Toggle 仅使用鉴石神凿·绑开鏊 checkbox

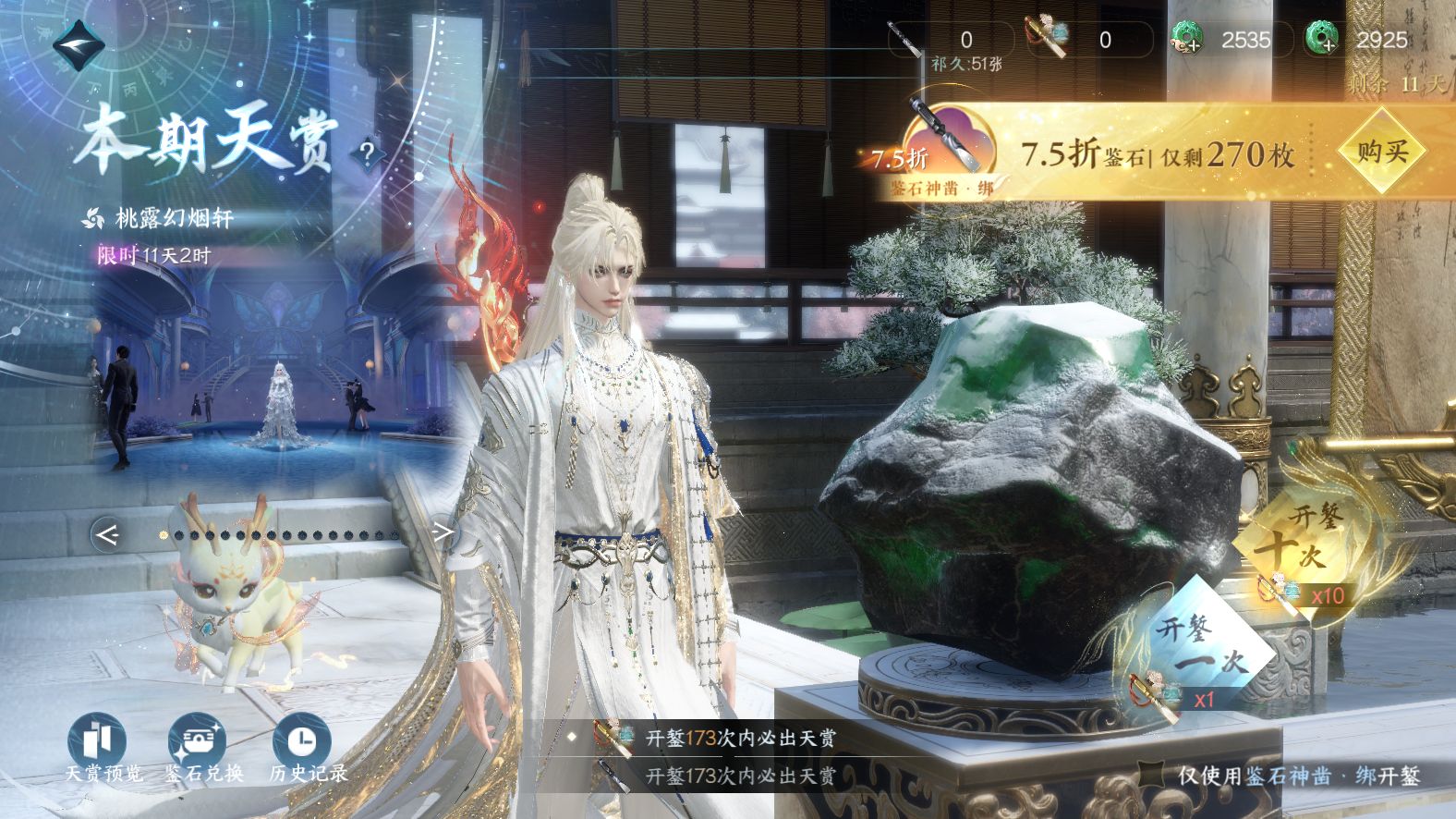(x=1151, y=776)
